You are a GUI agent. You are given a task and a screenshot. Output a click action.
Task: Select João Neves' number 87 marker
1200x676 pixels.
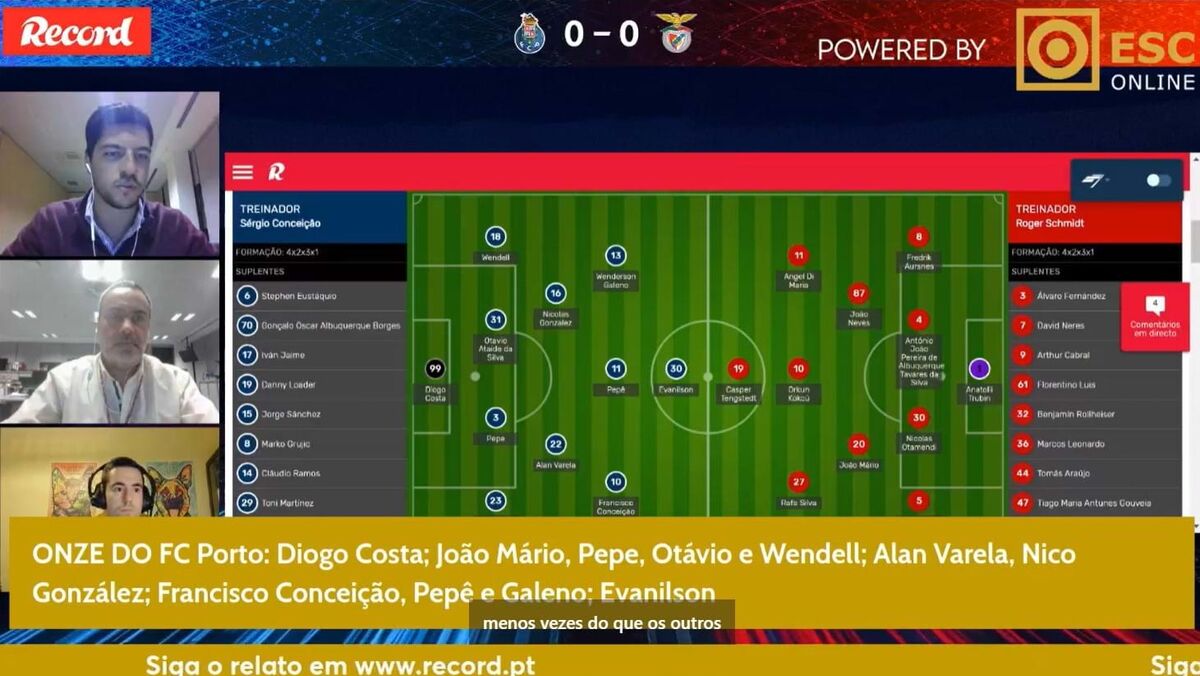pos(858,294)
